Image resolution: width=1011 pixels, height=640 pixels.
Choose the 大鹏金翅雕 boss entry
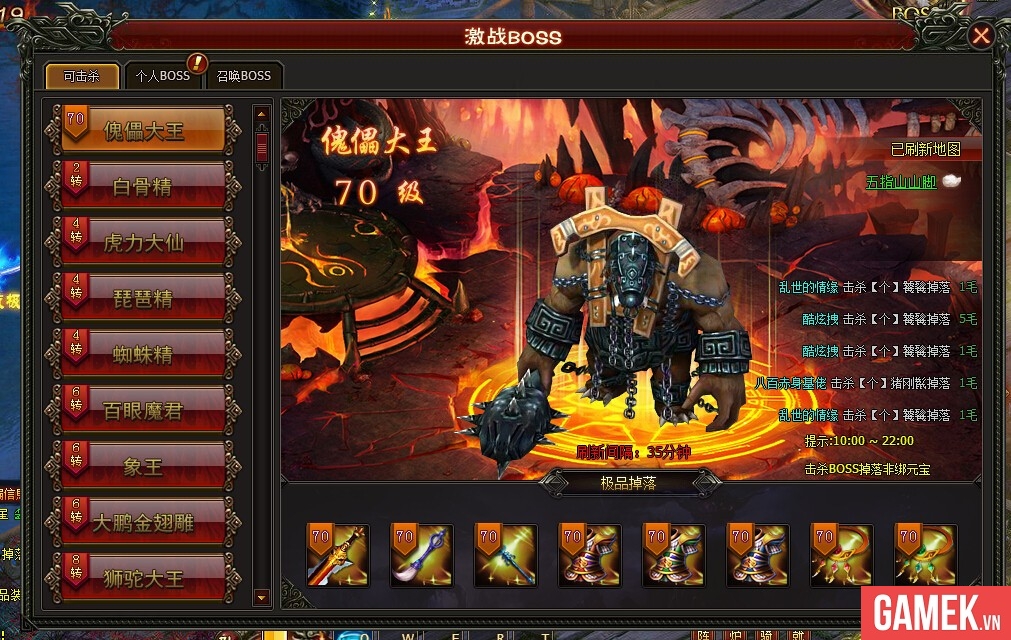click(144, 522)
